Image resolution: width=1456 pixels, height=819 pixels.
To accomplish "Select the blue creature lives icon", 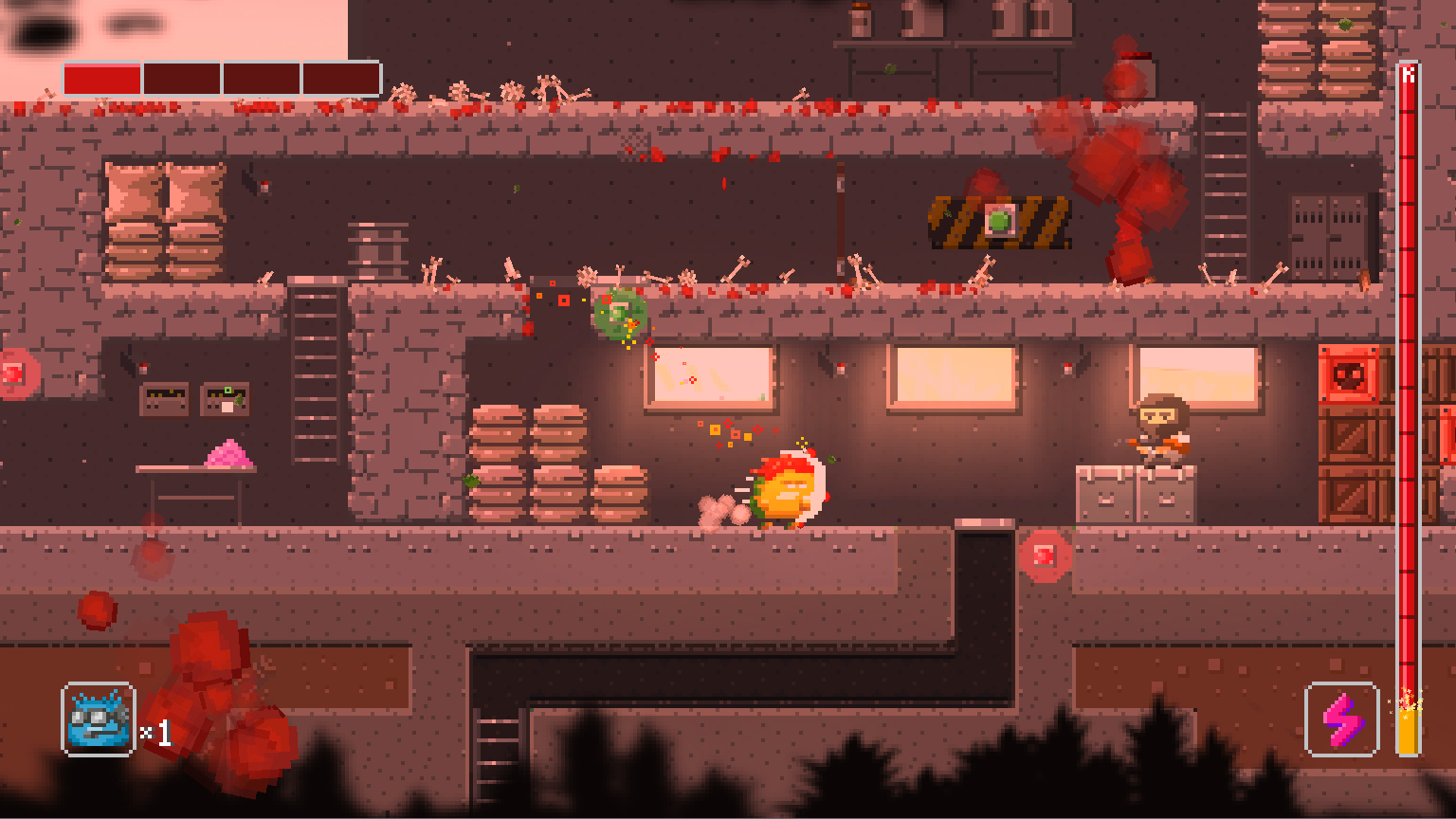I will click(99, 719).
